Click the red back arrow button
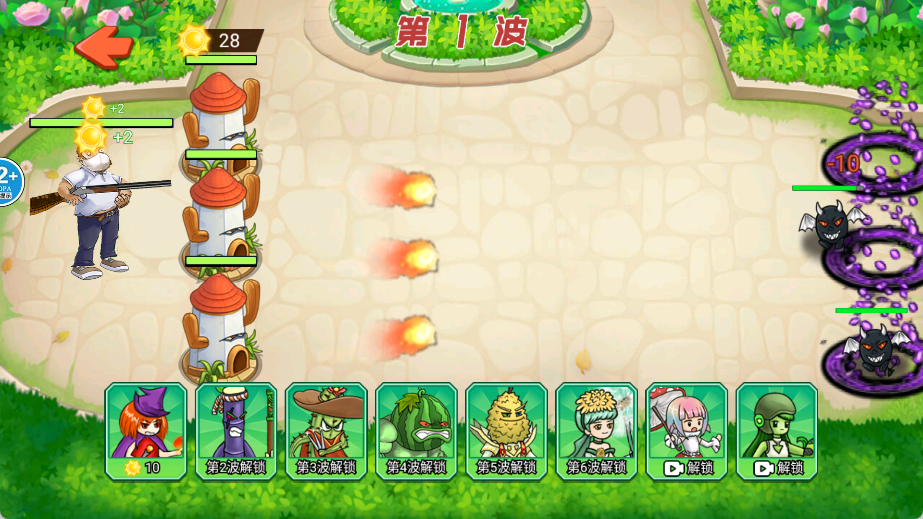Image resolution: width=923 pixels, height=519 pixels. [x=105, y=45]
